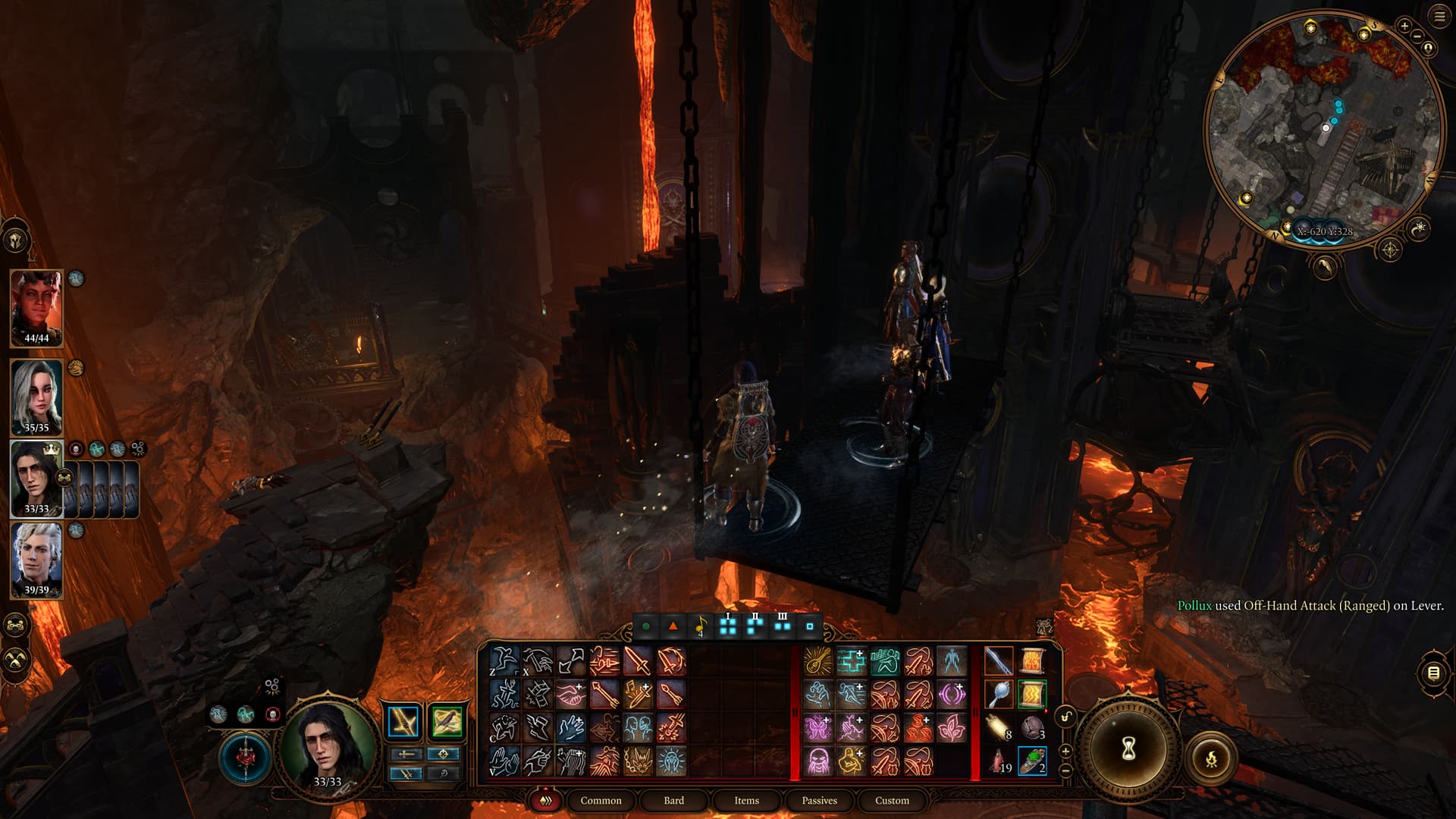This screenshot has height=819, width=1456.
Task: Open the main menu hamburger button
Action: [x=1439, y=17]
